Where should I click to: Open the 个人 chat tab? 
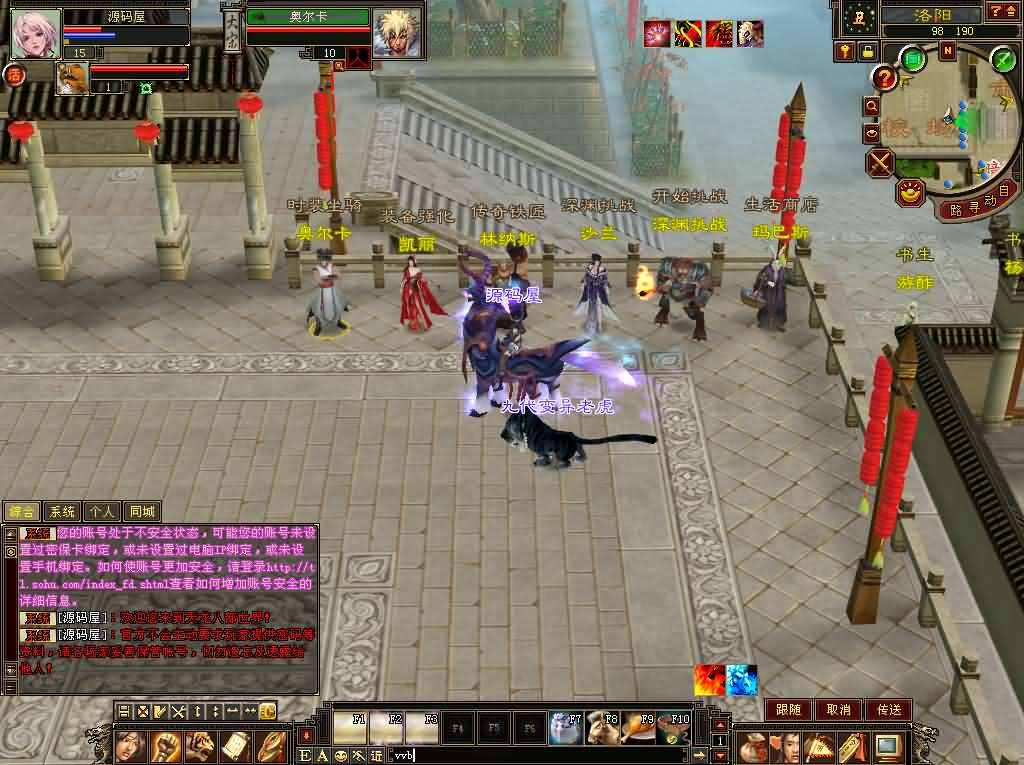(102, 511)
